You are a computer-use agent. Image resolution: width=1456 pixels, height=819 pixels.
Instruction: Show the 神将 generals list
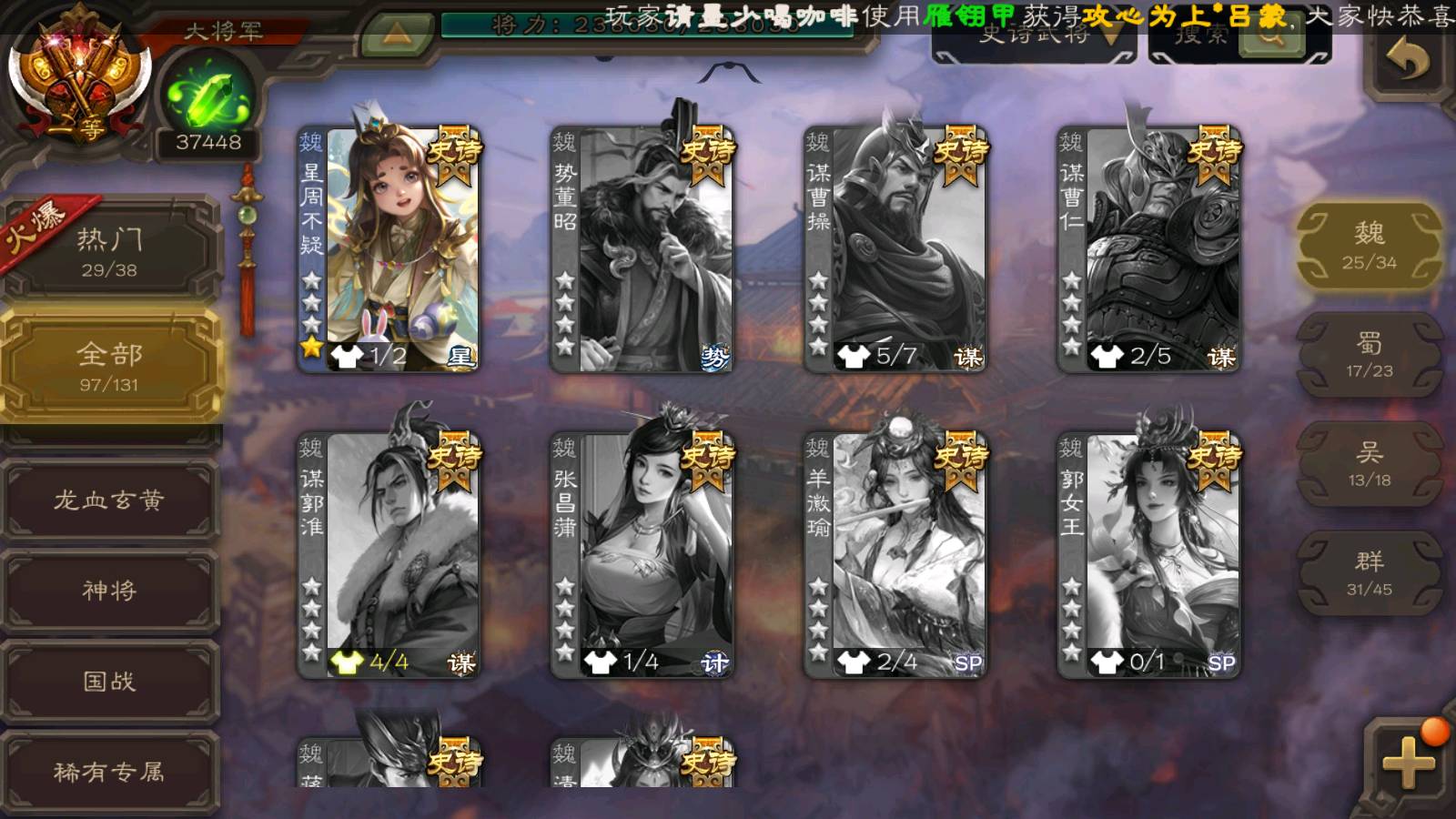coord(109,590)
